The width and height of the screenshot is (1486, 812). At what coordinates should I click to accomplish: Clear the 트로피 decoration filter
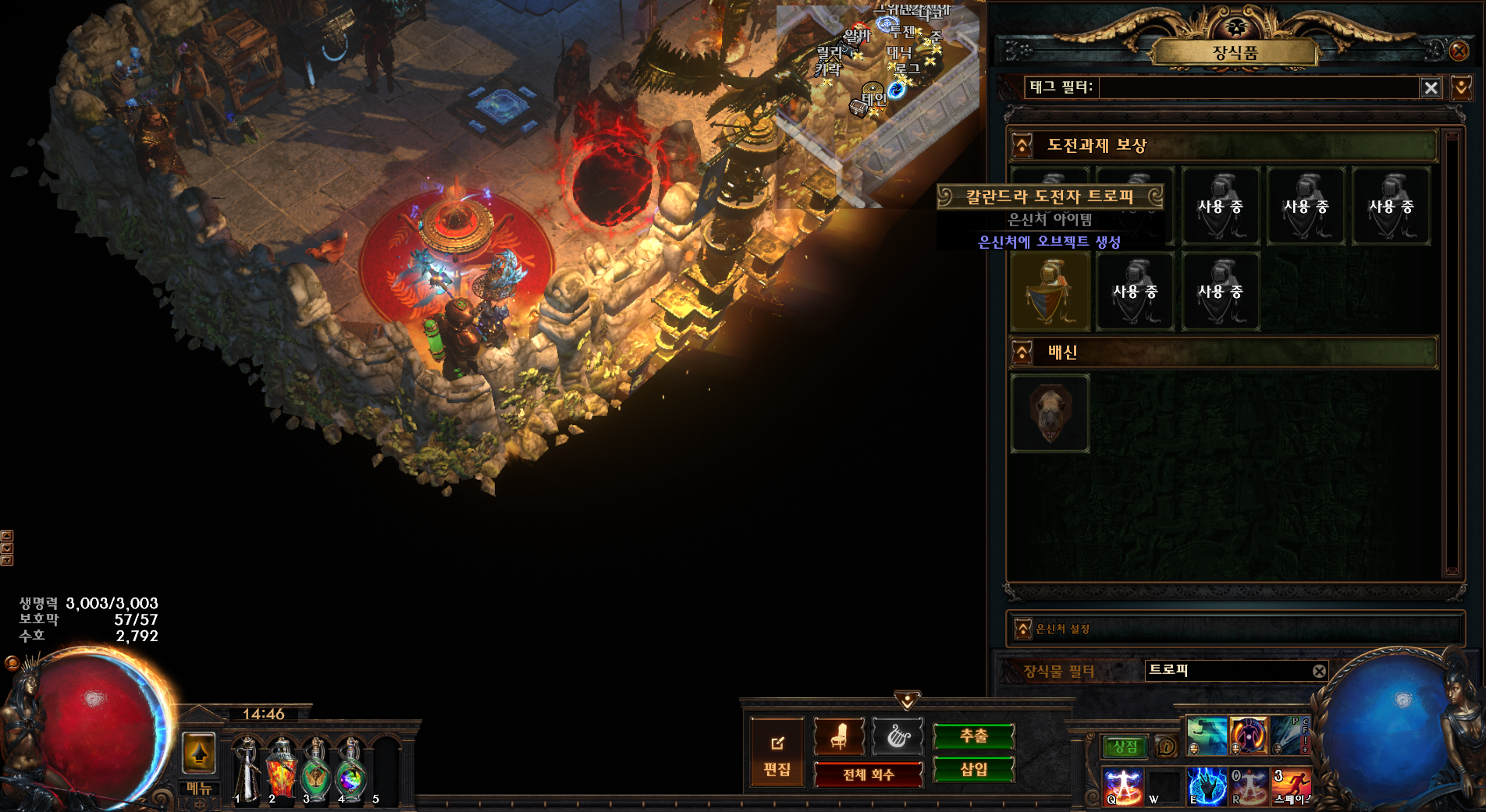[x=1319, y=671]
